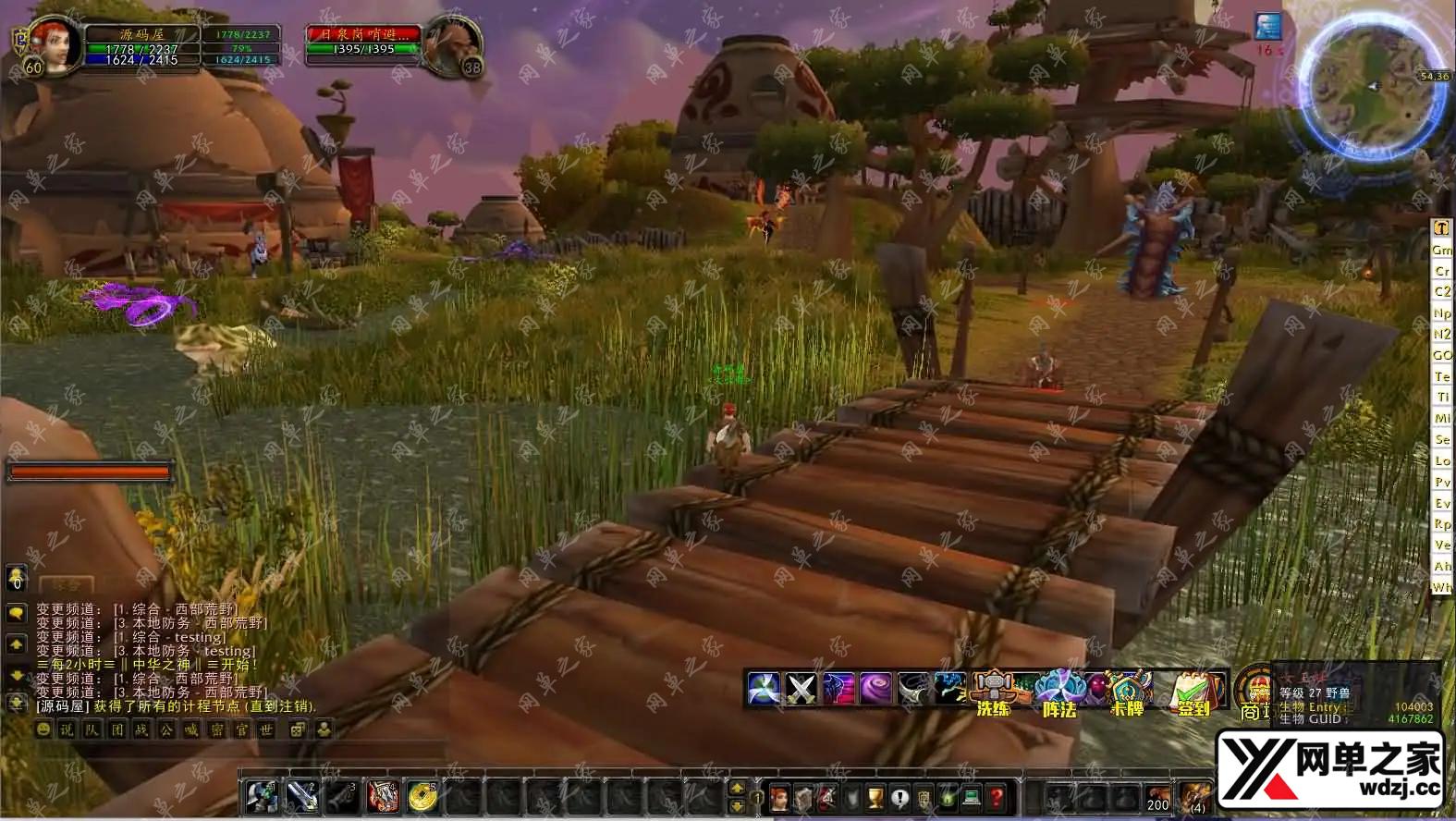Activate the crossed swords ability icon

(800, 689)
